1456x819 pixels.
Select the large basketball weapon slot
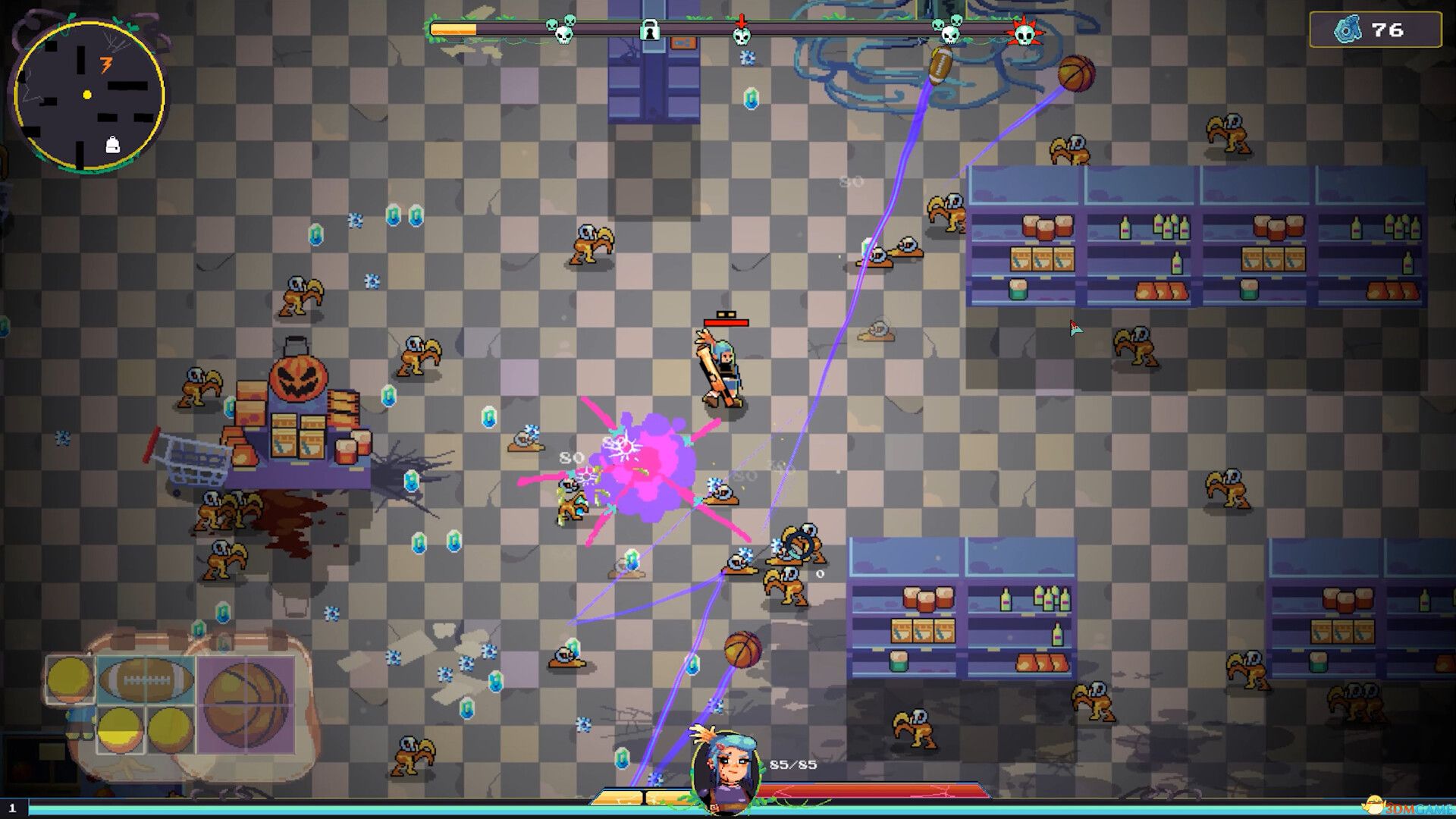point(245,706)
